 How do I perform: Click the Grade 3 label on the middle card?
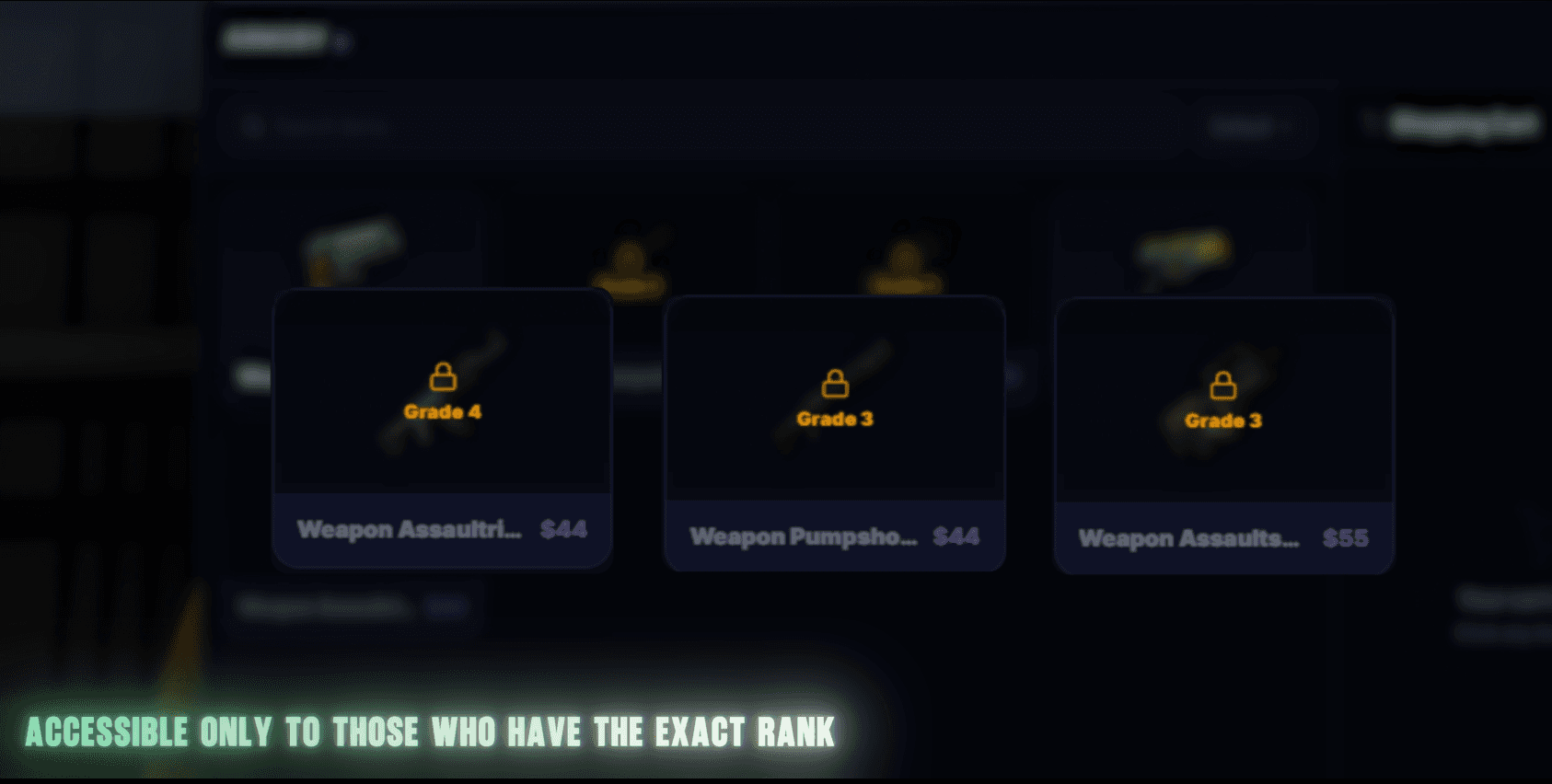click(x=835, y=420)
